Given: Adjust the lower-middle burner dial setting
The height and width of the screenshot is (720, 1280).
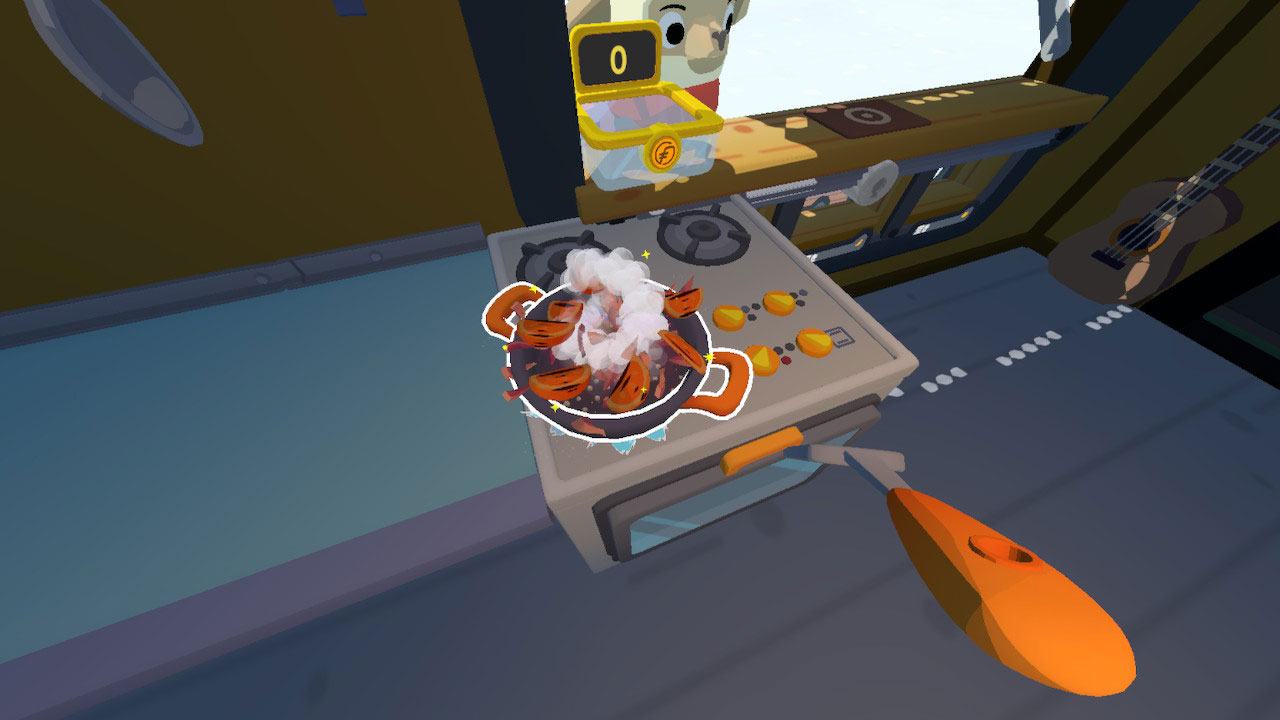Looking at the screenshot, I should point(764,360).
